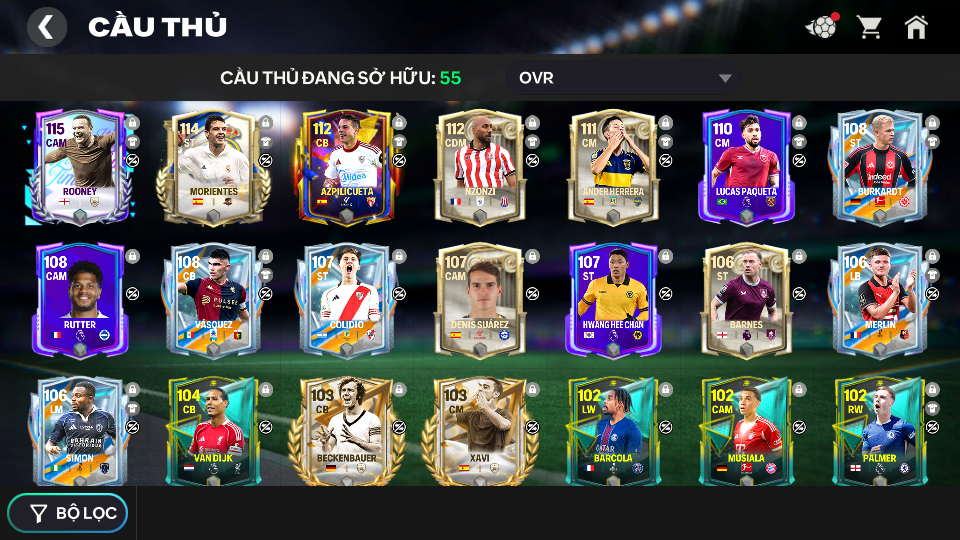
Task: Select the 108 ST Burkardt card
Action: (x=879, y=166)
